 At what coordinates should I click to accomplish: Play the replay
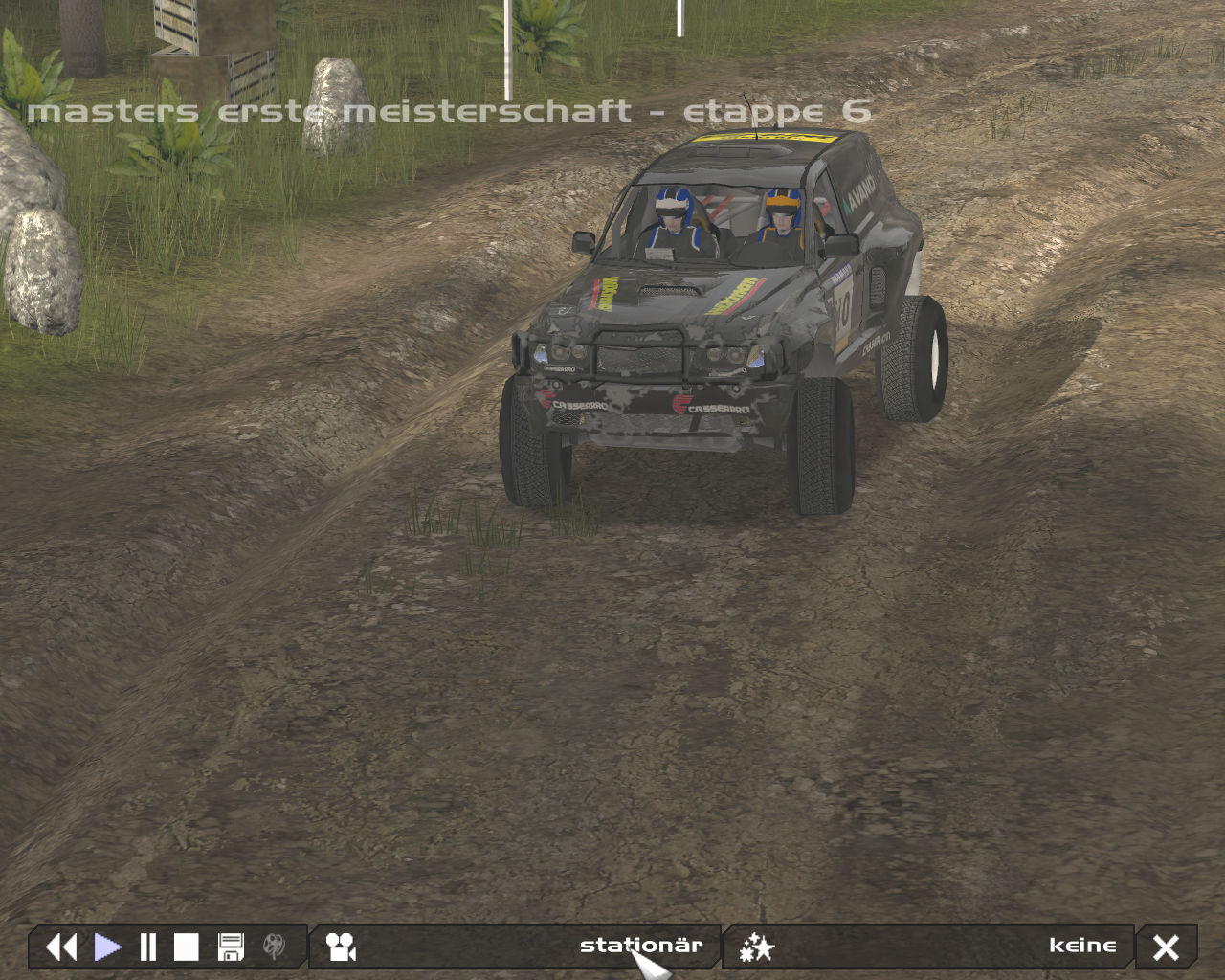(x=107, y=947)
